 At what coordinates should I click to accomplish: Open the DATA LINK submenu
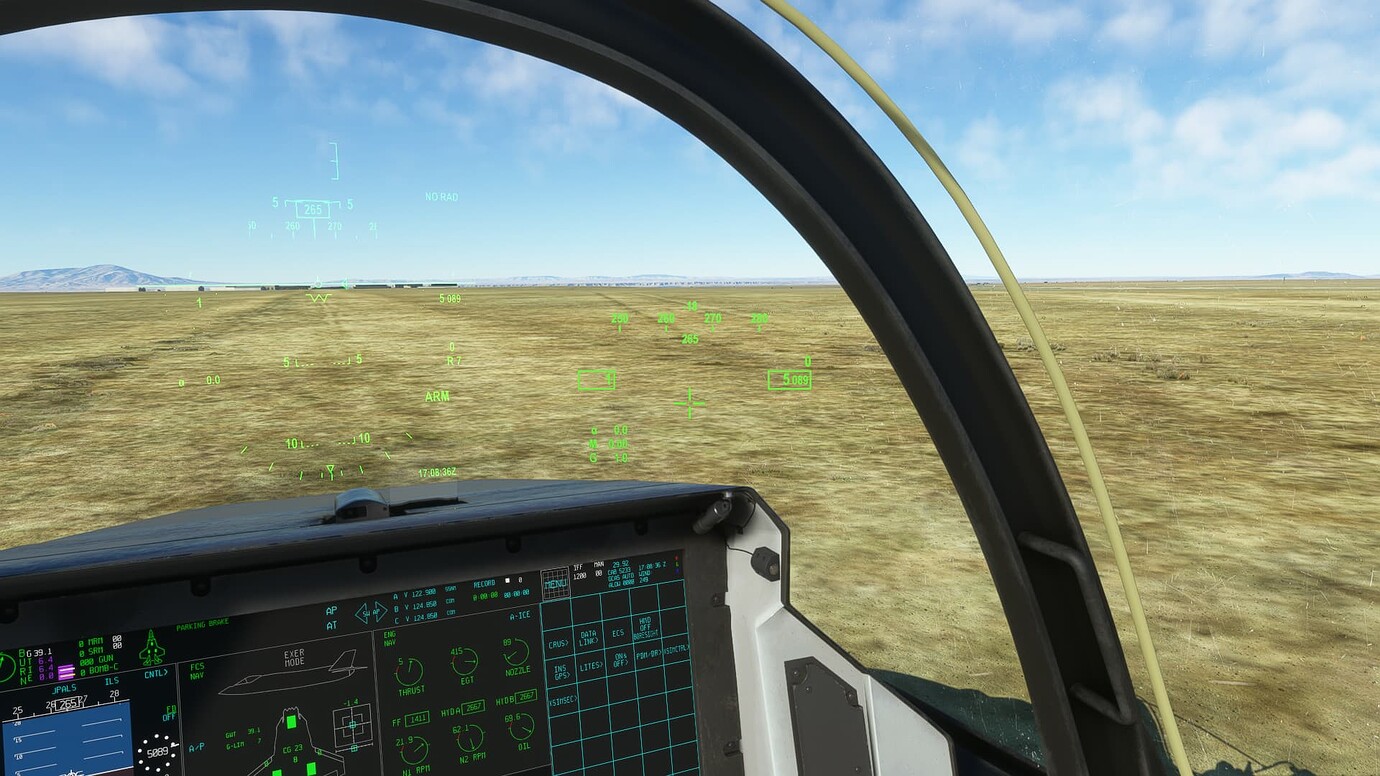(x=588, y=636)
